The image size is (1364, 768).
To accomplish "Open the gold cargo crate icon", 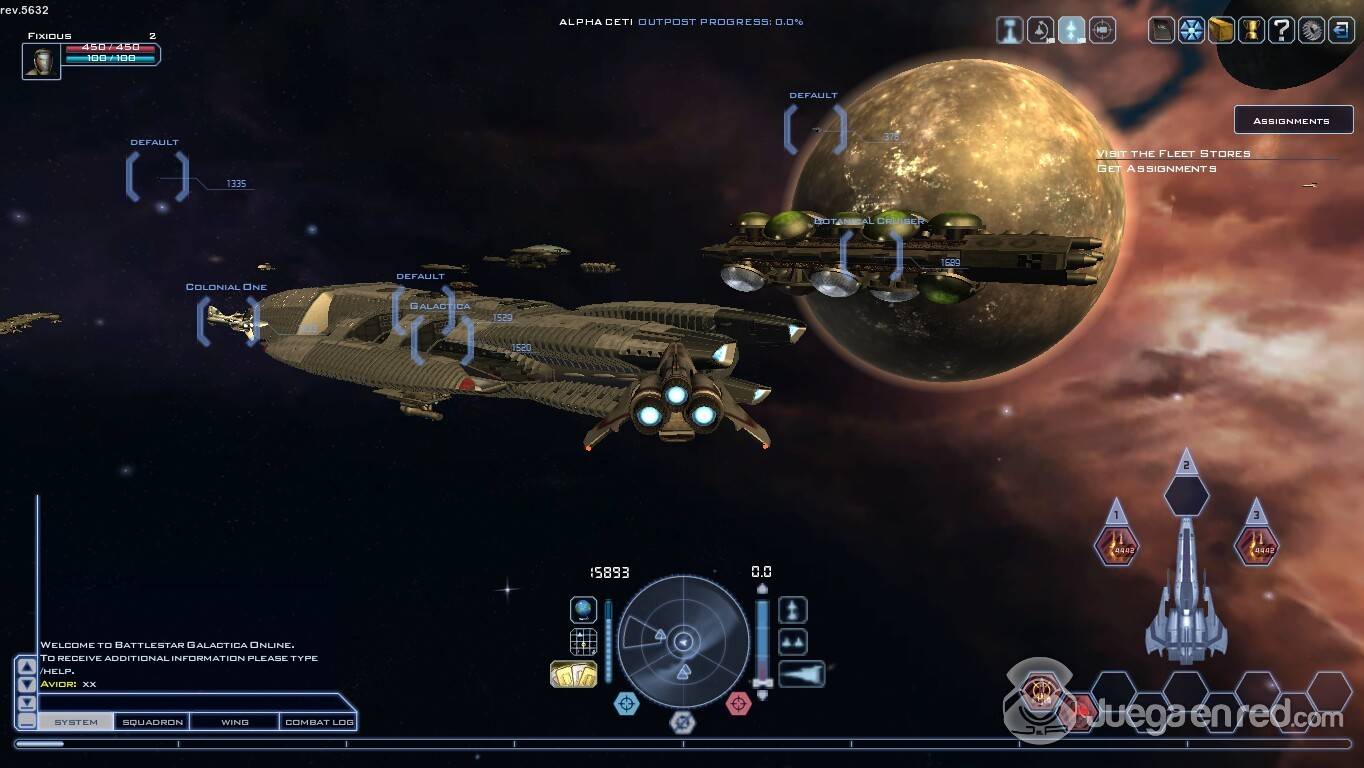I will tap(1221, 31).
